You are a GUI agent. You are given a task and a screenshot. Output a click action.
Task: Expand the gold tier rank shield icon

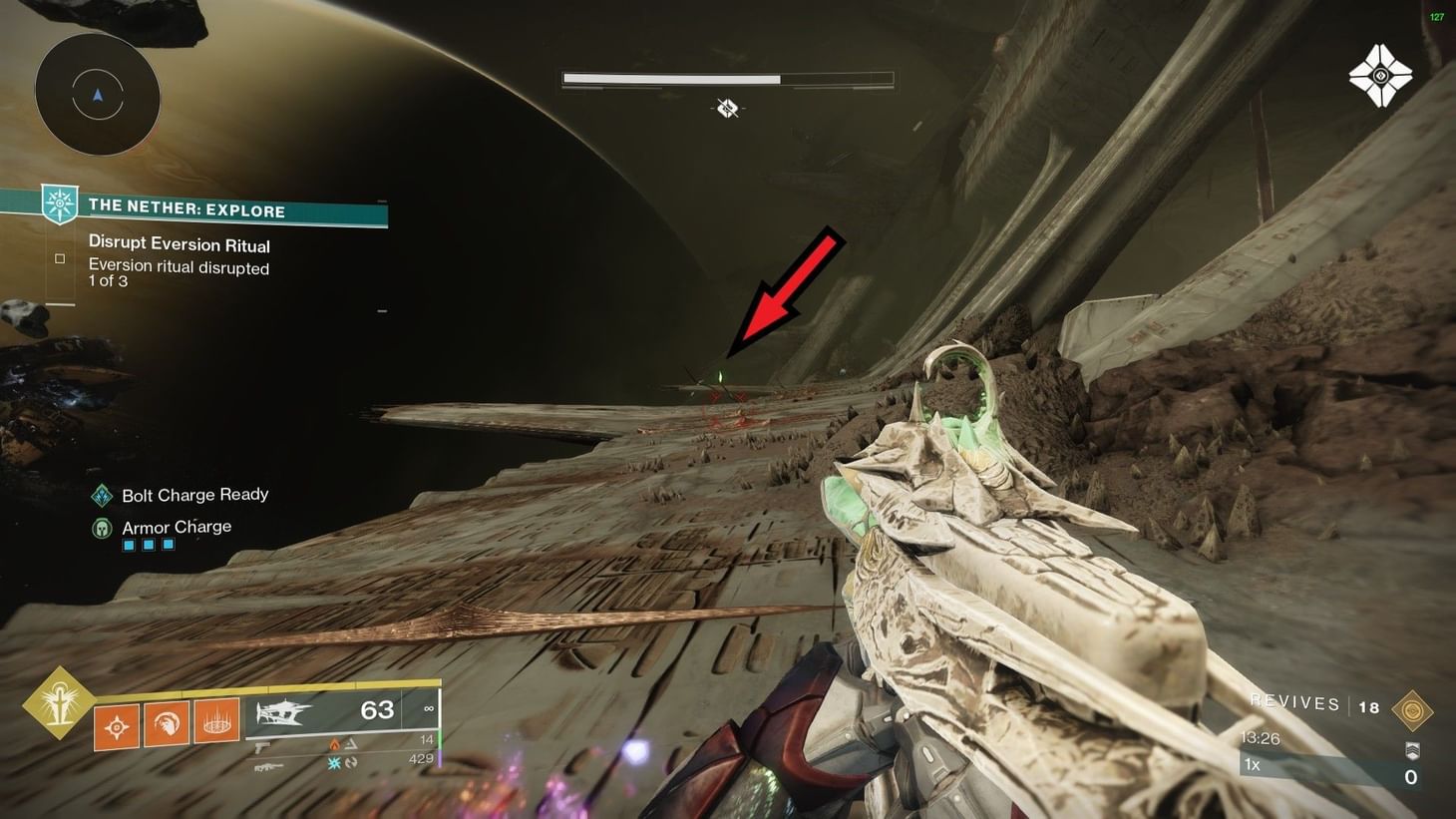1412,750
